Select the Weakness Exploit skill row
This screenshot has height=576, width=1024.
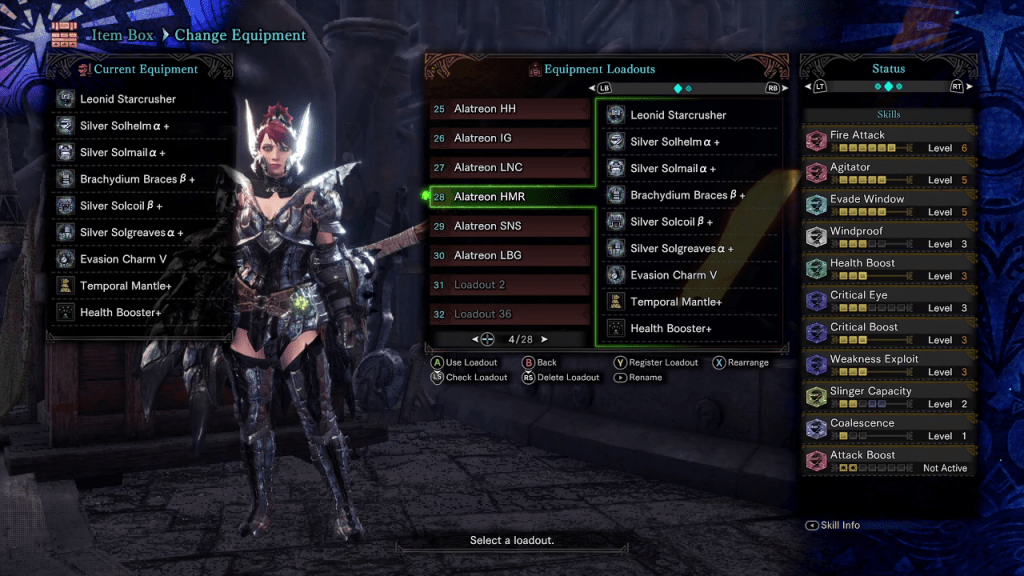tap(888, 365)
